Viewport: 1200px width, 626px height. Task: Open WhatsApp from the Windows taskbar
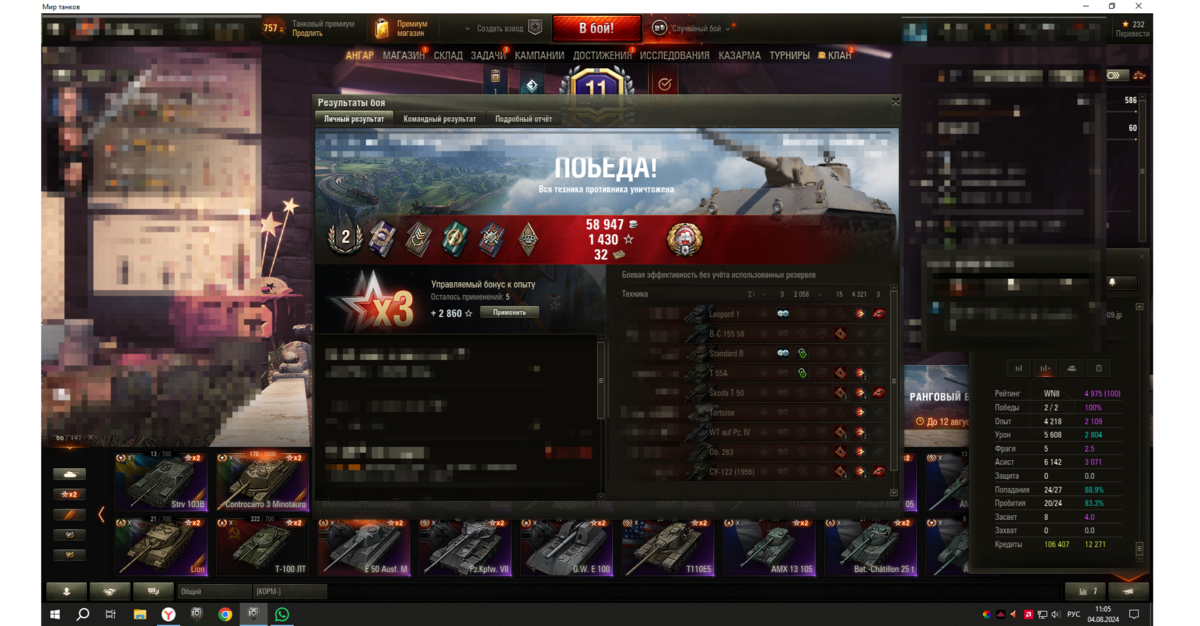(x=282, y=614)
